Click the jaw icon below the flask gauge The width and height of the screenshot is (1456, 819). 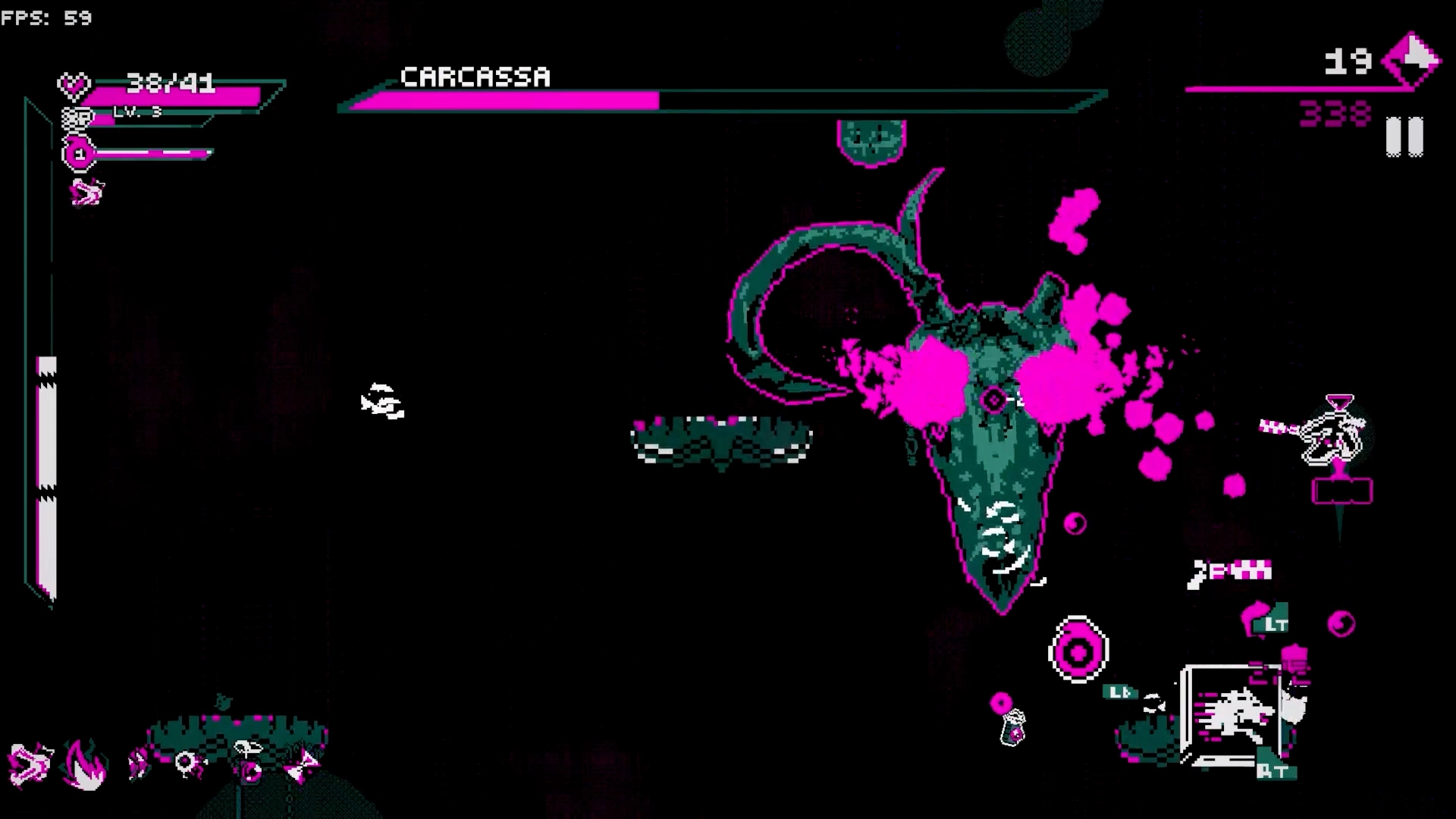point(86,193)
